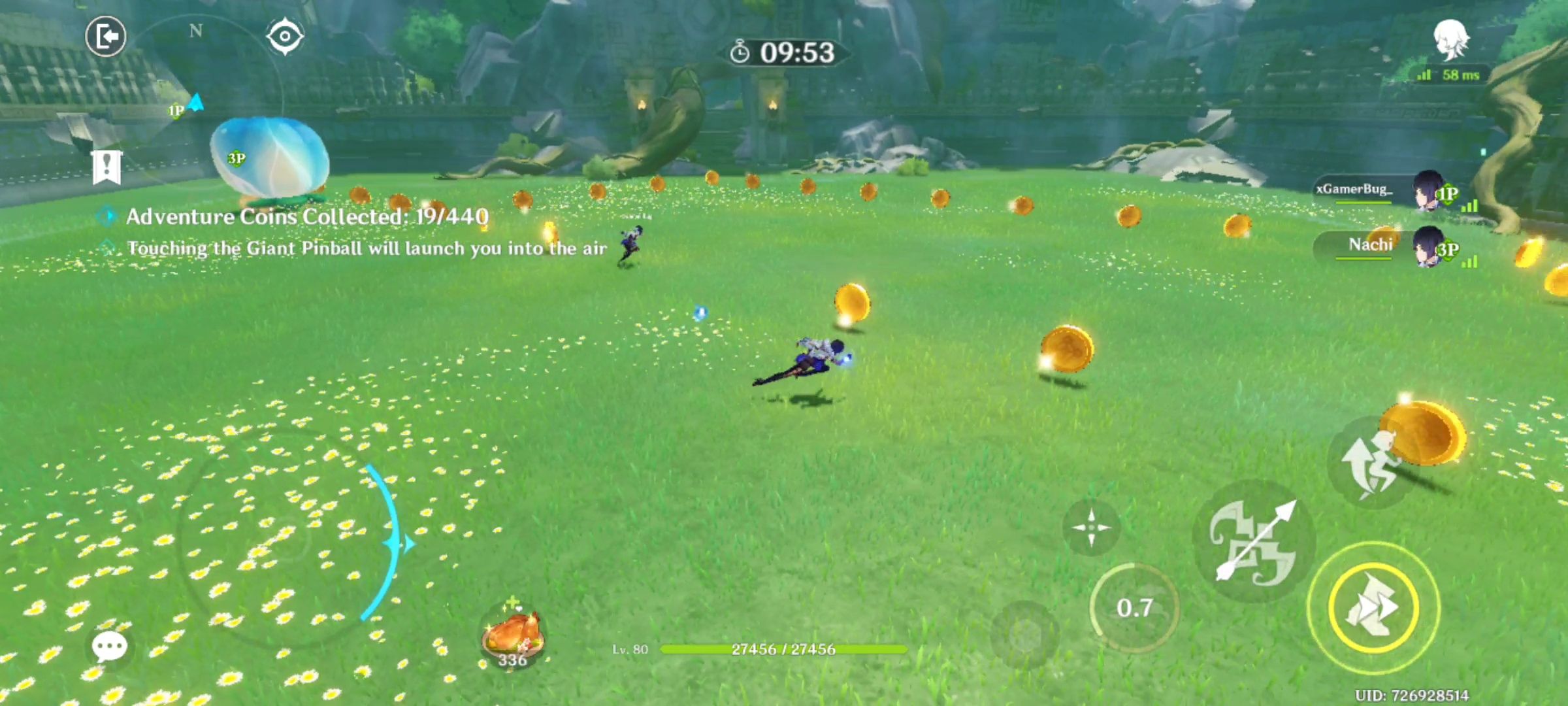
Task: Select the challenge eye icon near the compass
Action: 284,36
